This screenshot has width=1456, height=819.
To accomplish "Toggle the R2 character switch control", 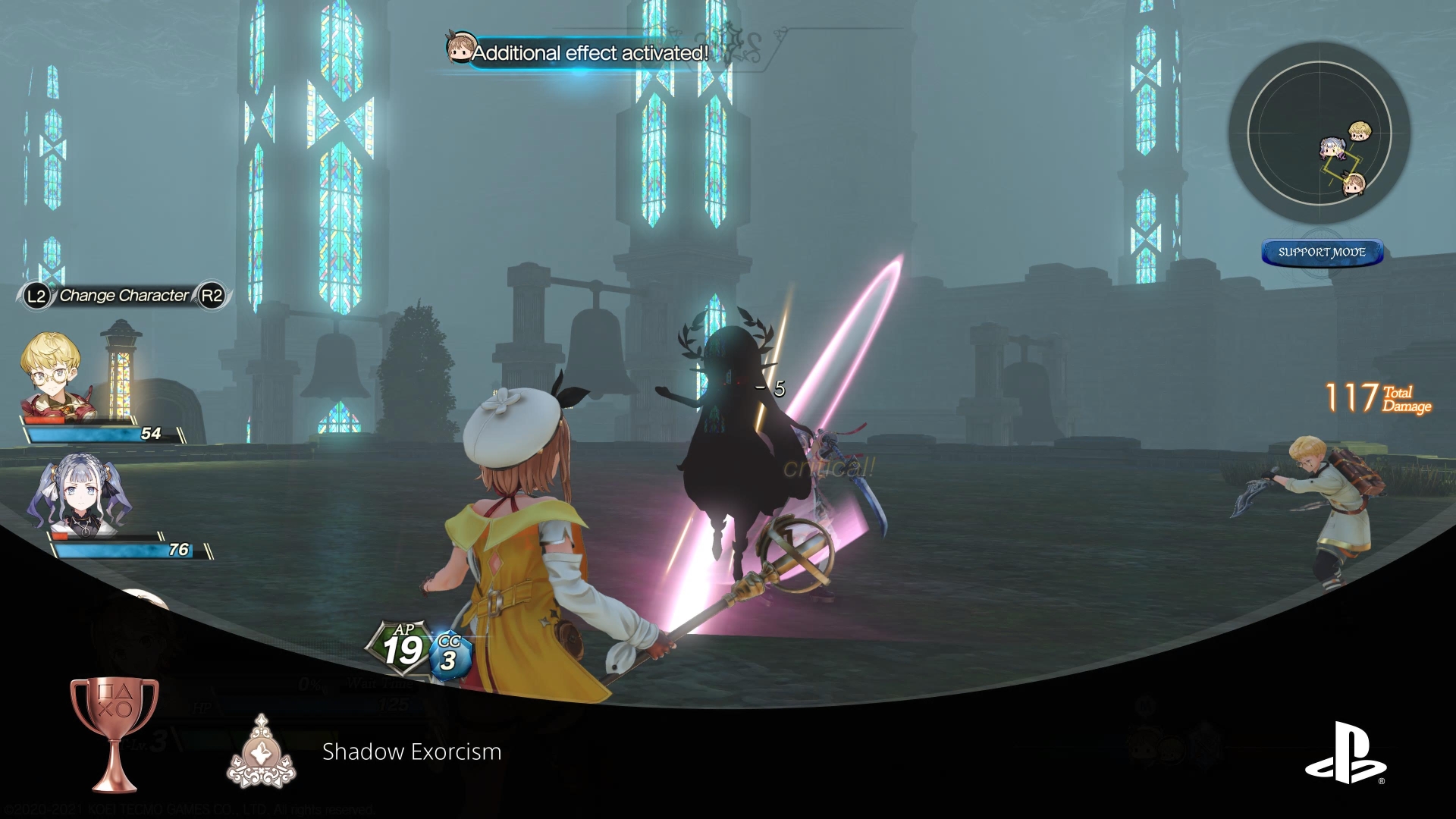I will [x=215, y=297].
